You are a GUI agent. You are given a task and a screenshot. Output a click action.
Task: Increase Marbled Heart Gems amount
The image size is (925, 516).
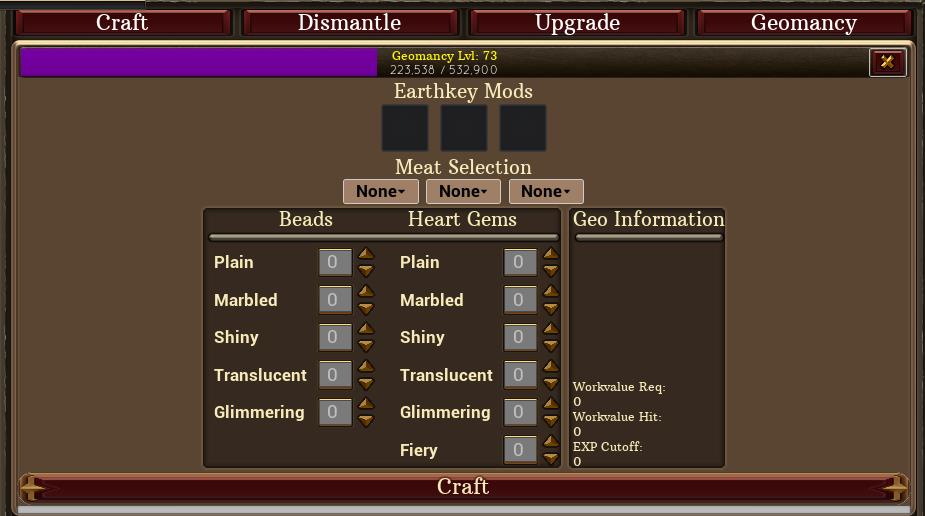[x=551, y=292]
